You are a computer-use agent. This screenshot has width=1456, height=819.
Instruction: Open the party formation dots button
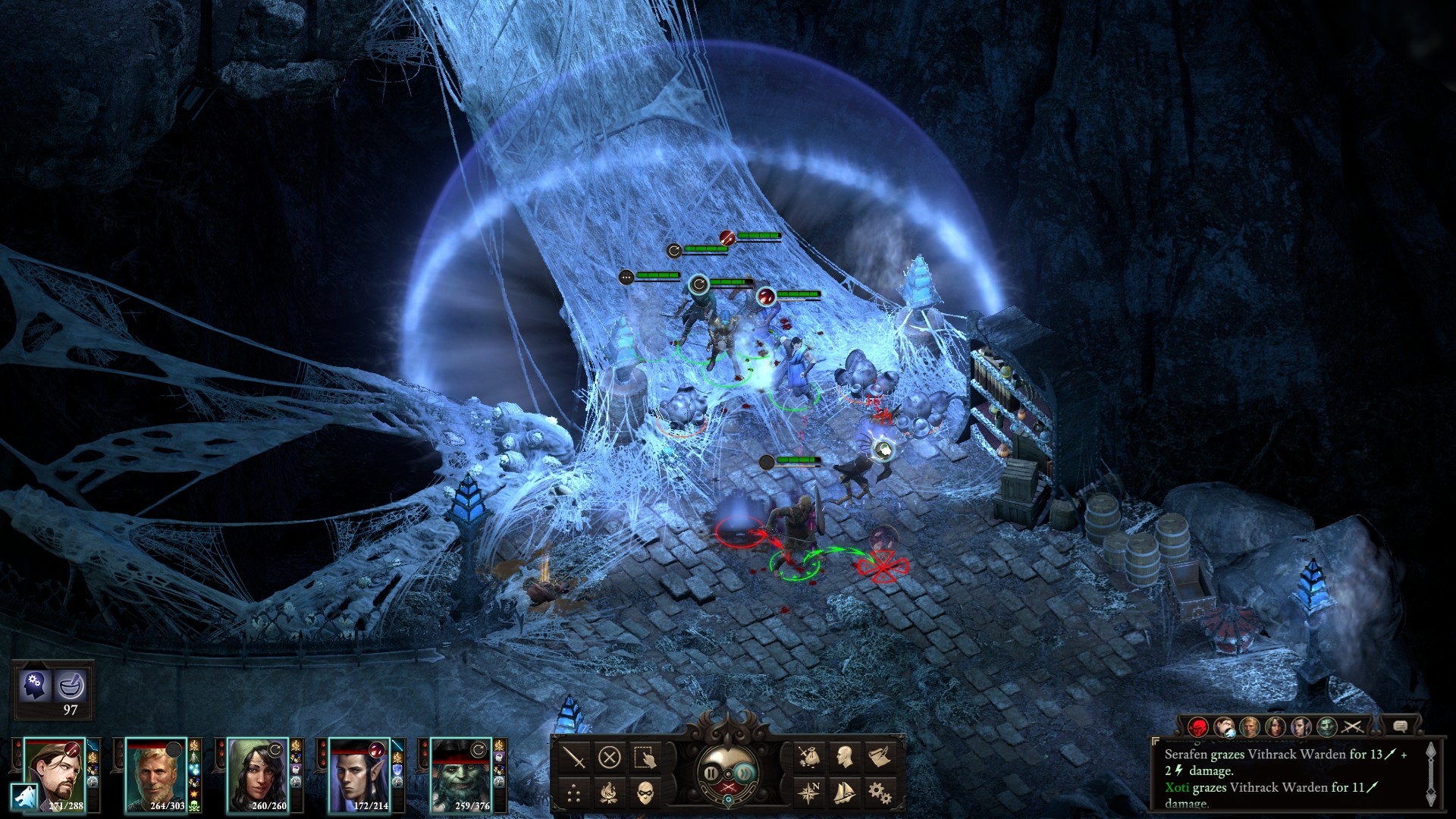(x=576, y=793)
